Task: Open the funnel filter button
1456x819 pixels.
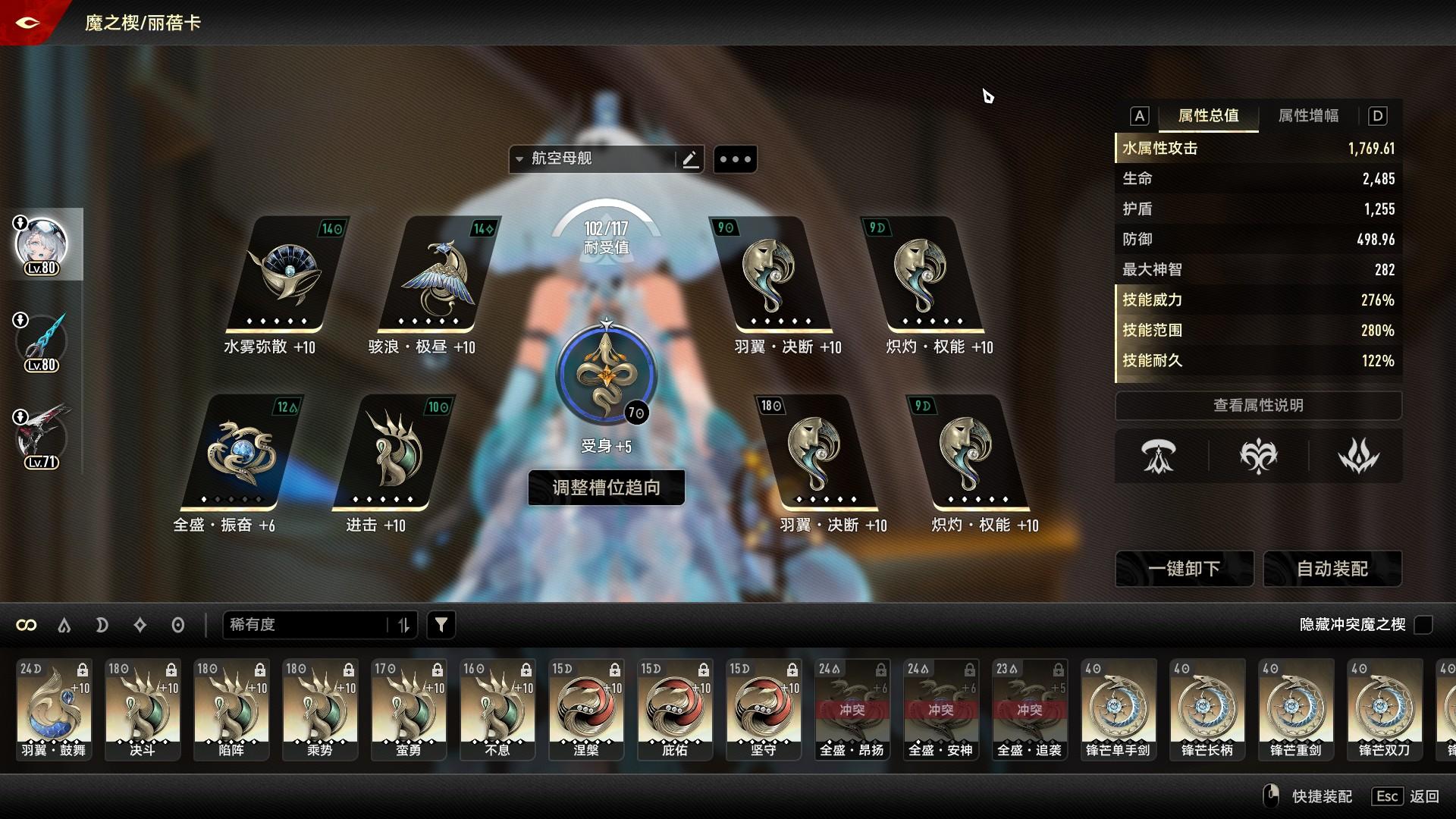Action: (441, 625)
